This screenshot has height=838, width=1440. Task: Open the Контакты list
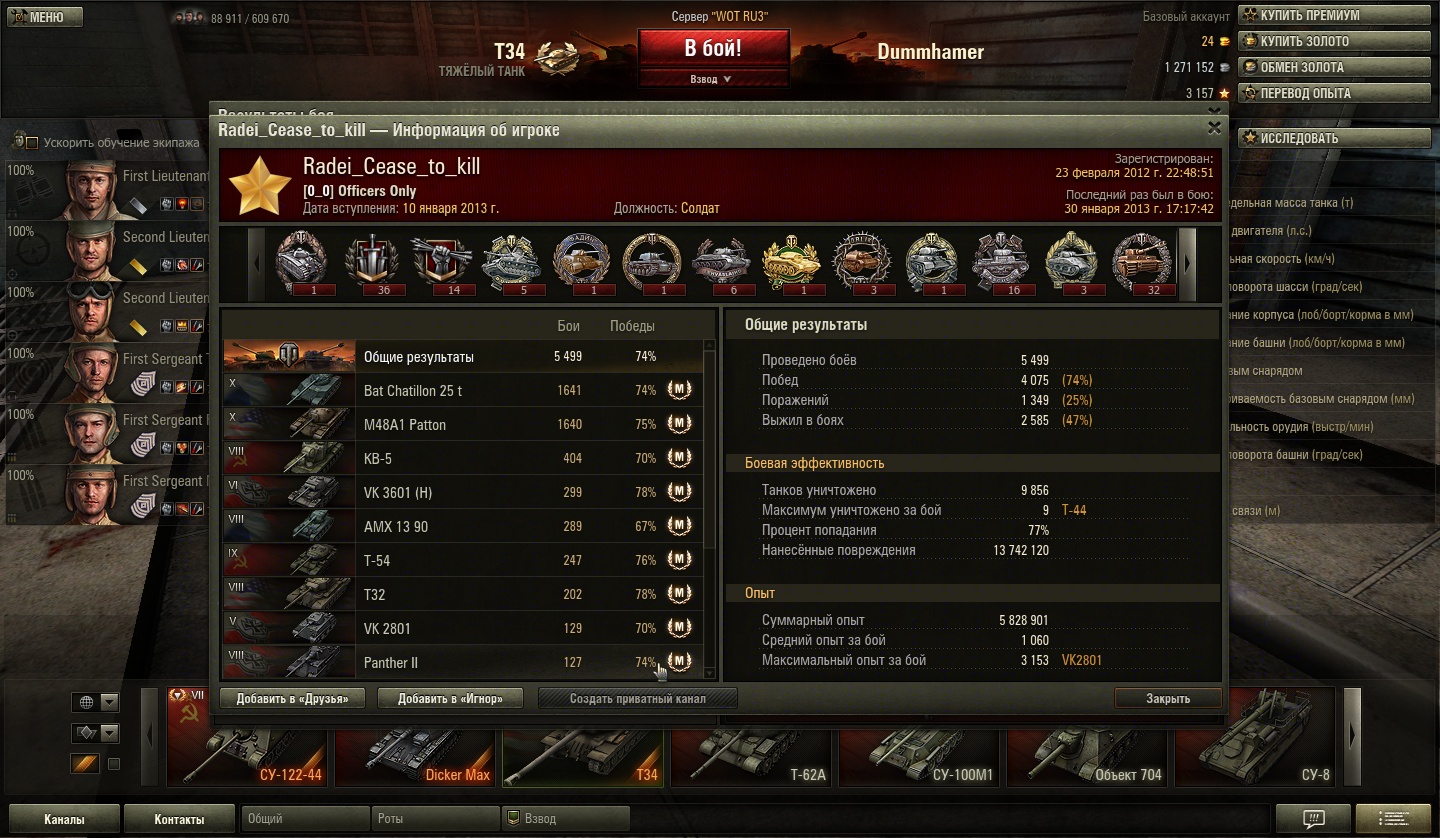point(179,819)
